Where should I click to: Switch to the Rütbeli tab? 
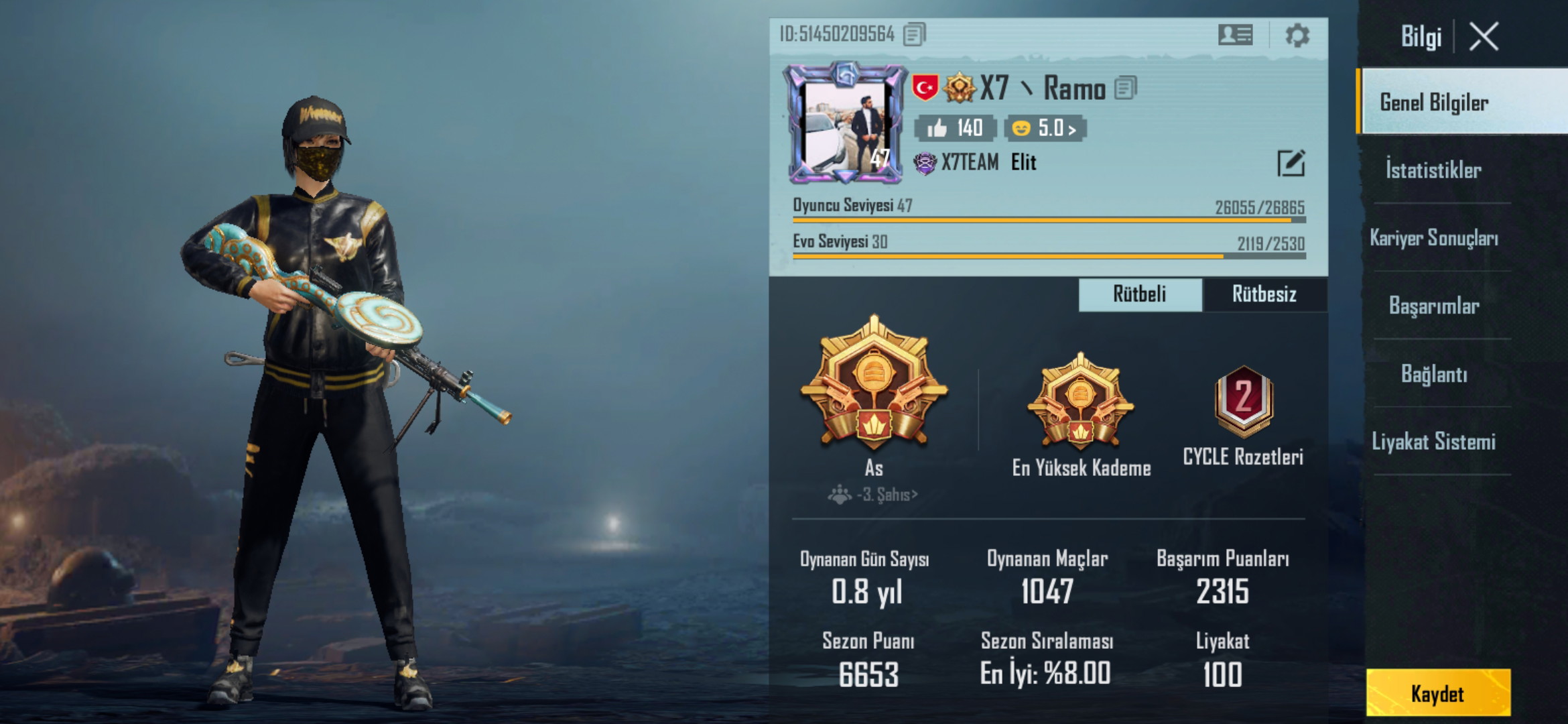tap(1139, 294)
